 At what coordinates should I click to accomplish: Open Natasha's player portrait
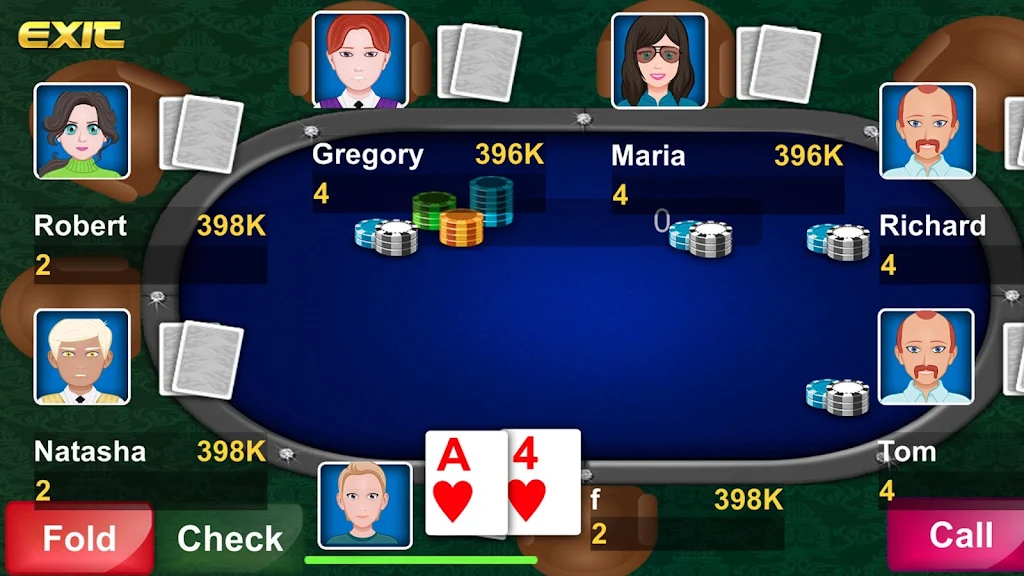point(82,357)
